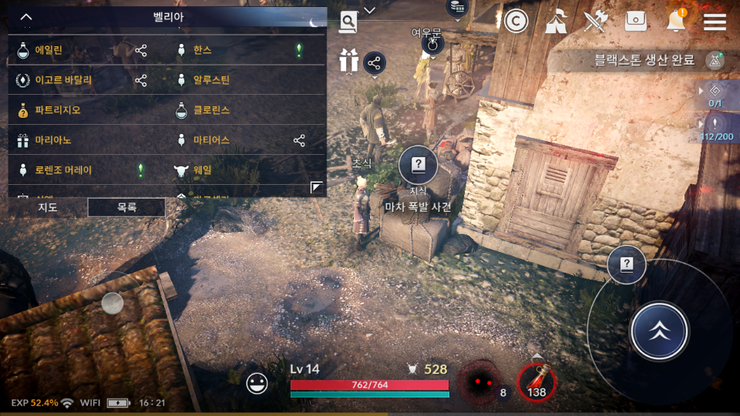Open the smiley emote button
The width and height of the screenshot is (740, 416).
(x=257, y=382)
